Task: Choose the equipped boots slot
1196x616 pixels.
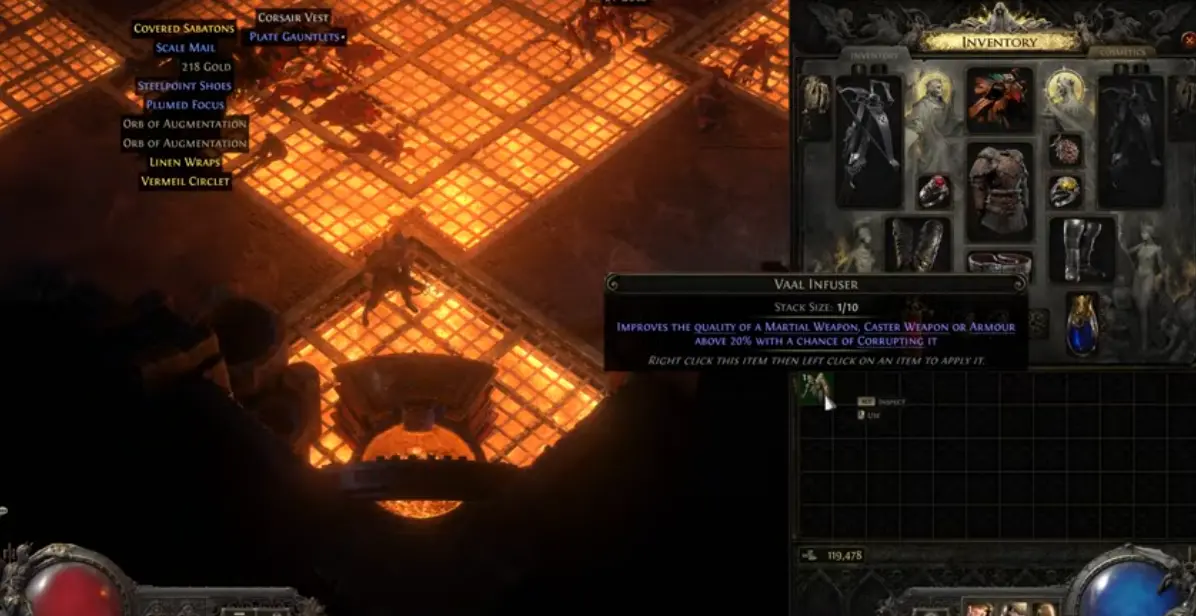Action: pos(1081,248)
